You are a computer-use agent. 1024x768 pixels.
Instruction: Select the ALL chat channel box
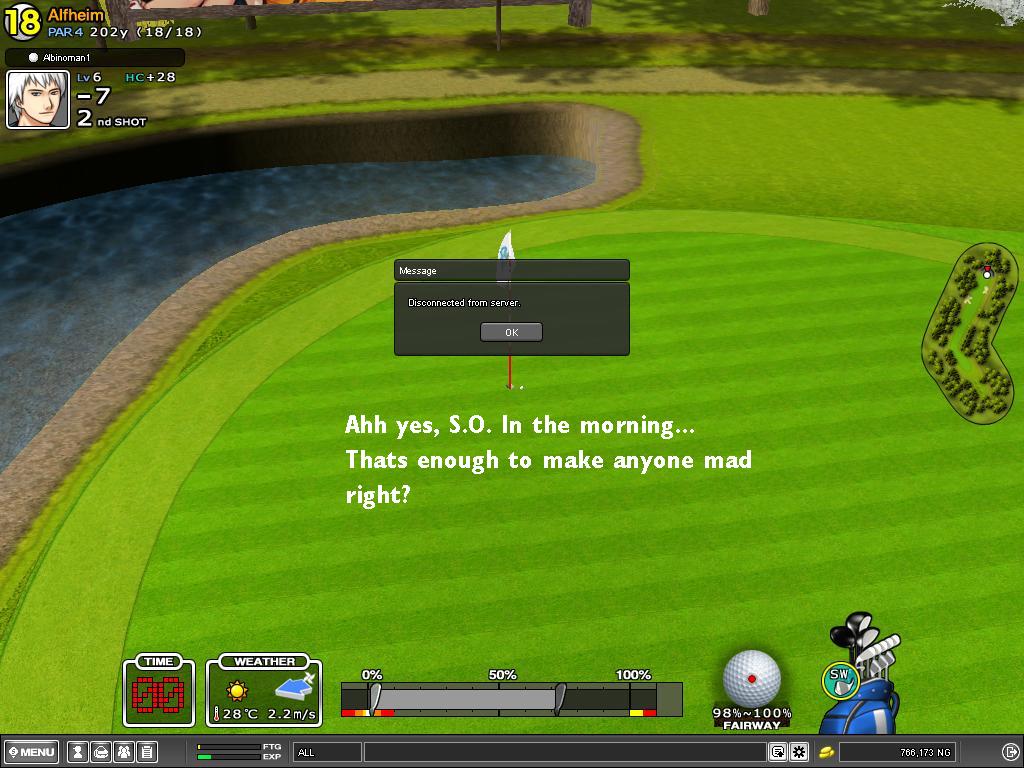[x=327, y=752]
